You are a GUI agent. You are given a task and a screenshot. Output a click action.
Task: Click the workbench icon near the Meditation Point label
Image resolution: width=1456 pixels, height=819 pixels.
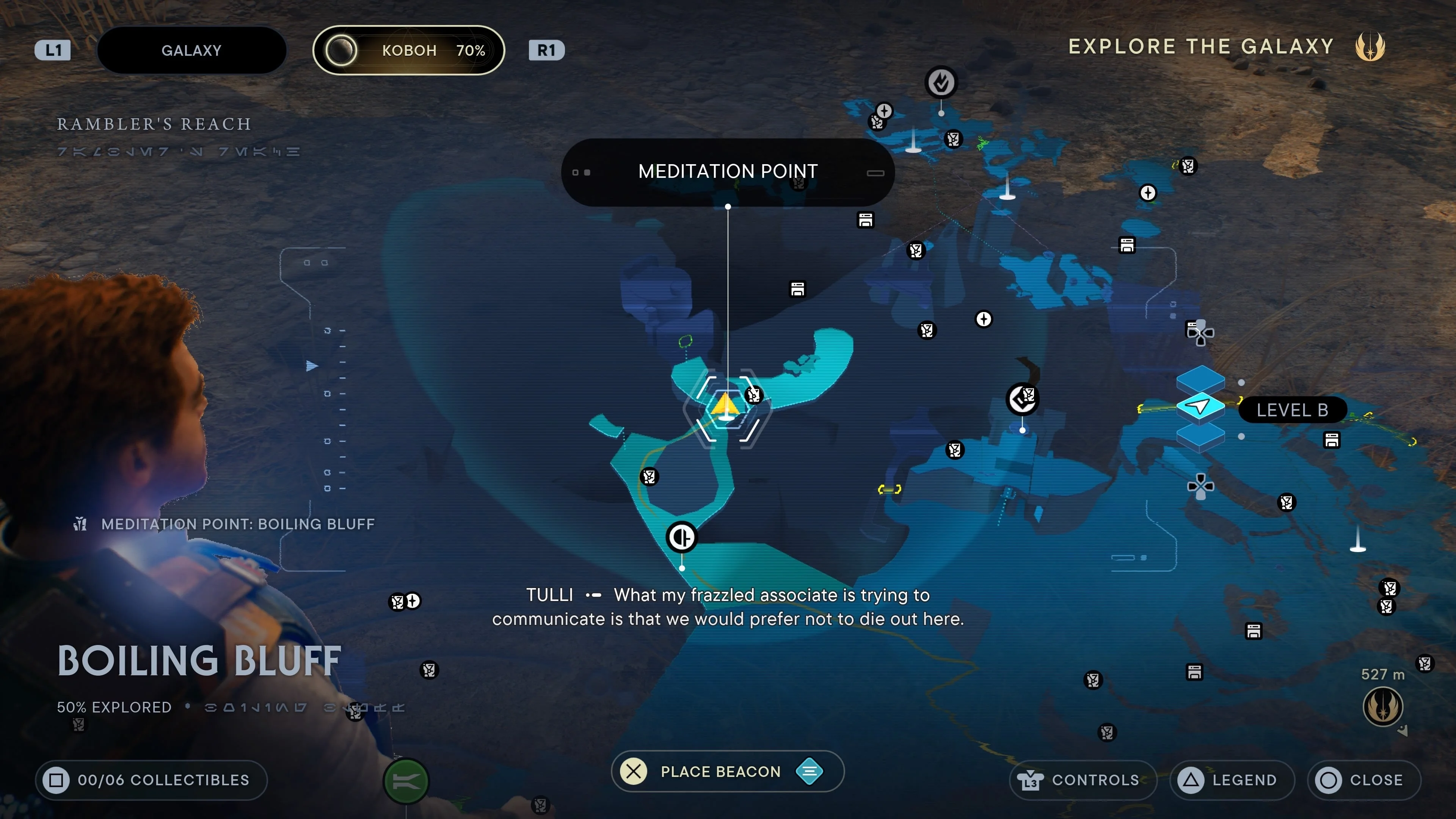click(x=866, y=220)
